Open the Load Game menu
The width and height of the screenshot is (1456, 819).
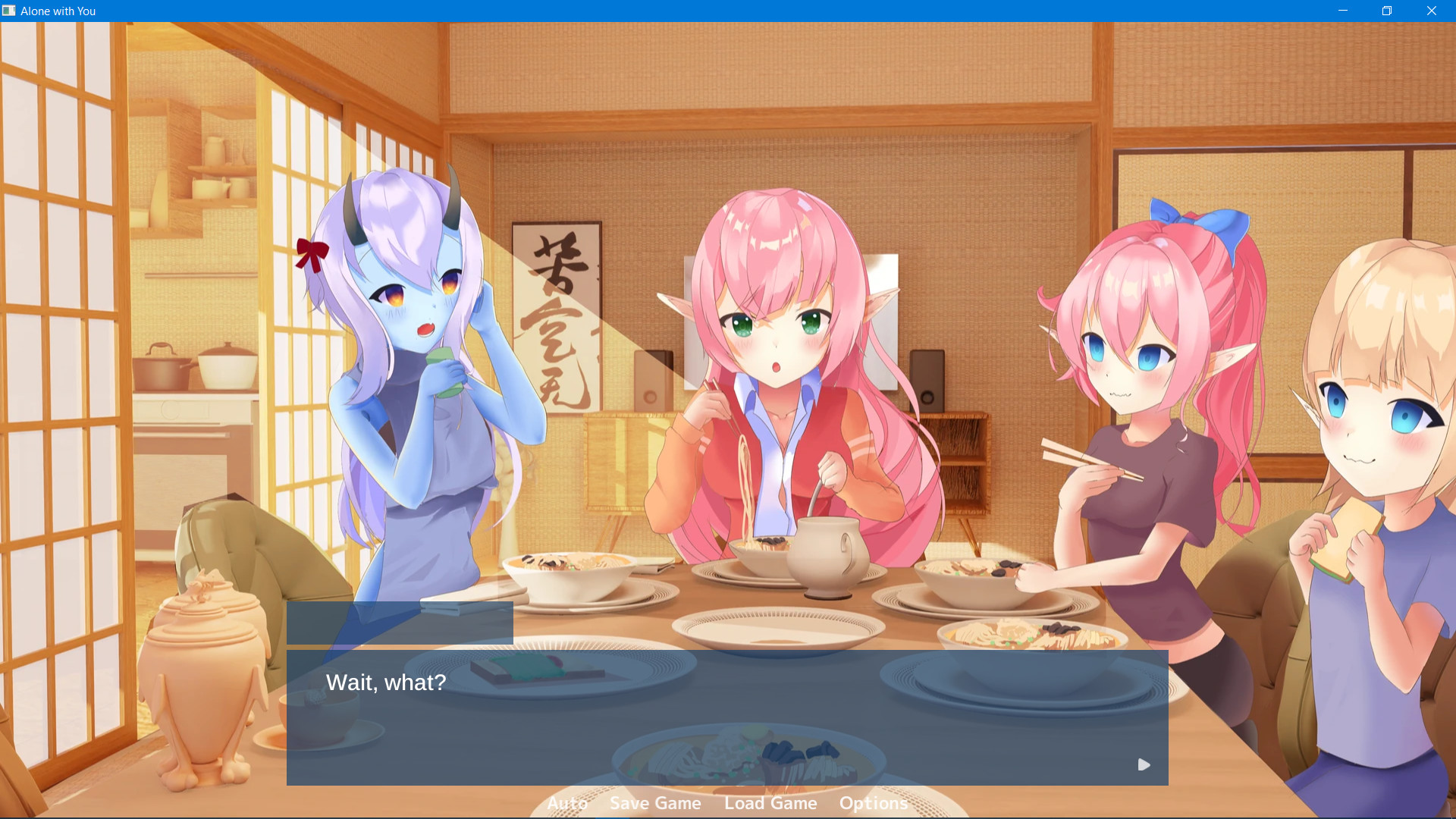tap(770, 802)
